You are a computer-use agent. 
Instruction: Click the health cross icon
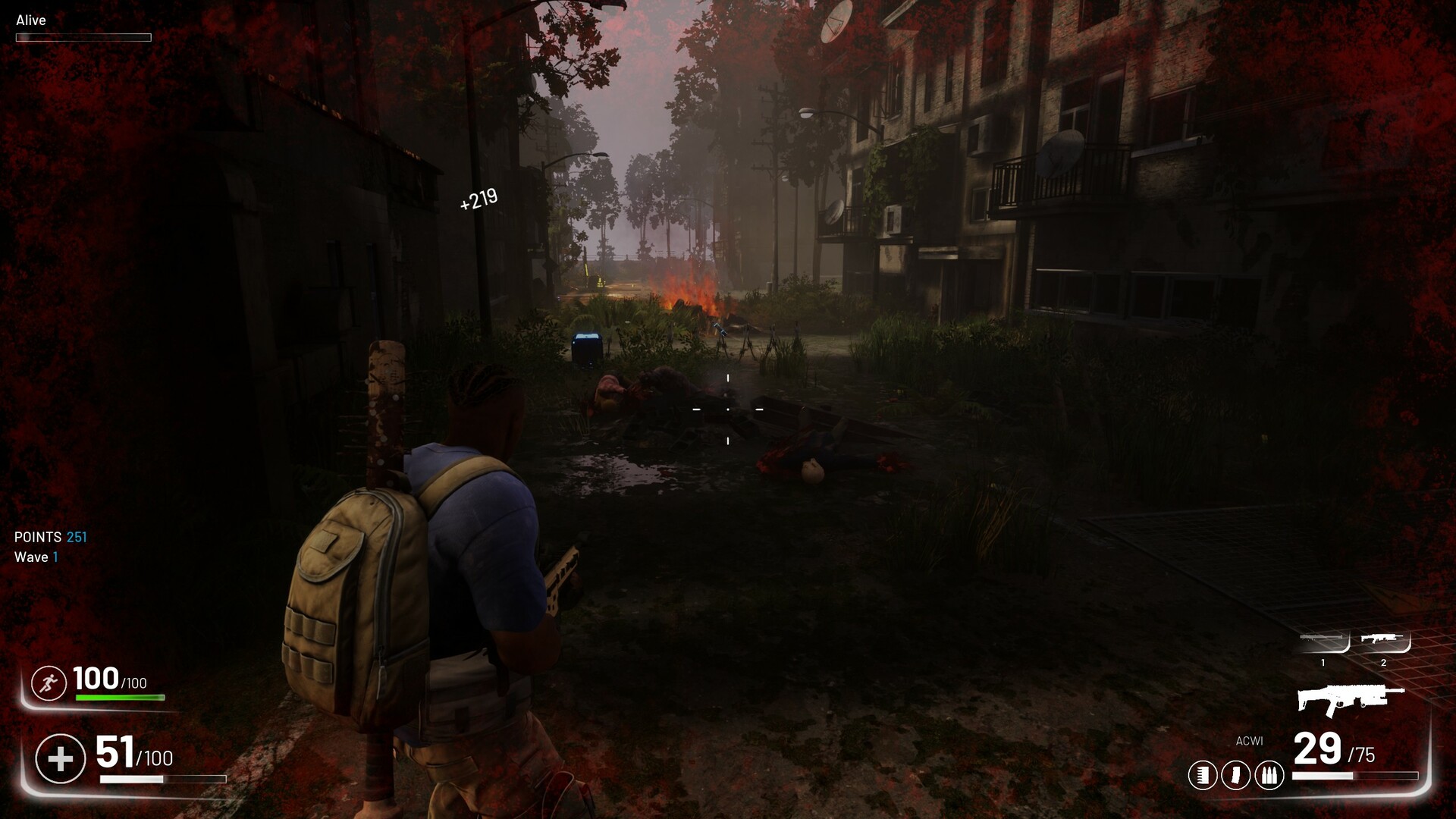pos(61,758)
